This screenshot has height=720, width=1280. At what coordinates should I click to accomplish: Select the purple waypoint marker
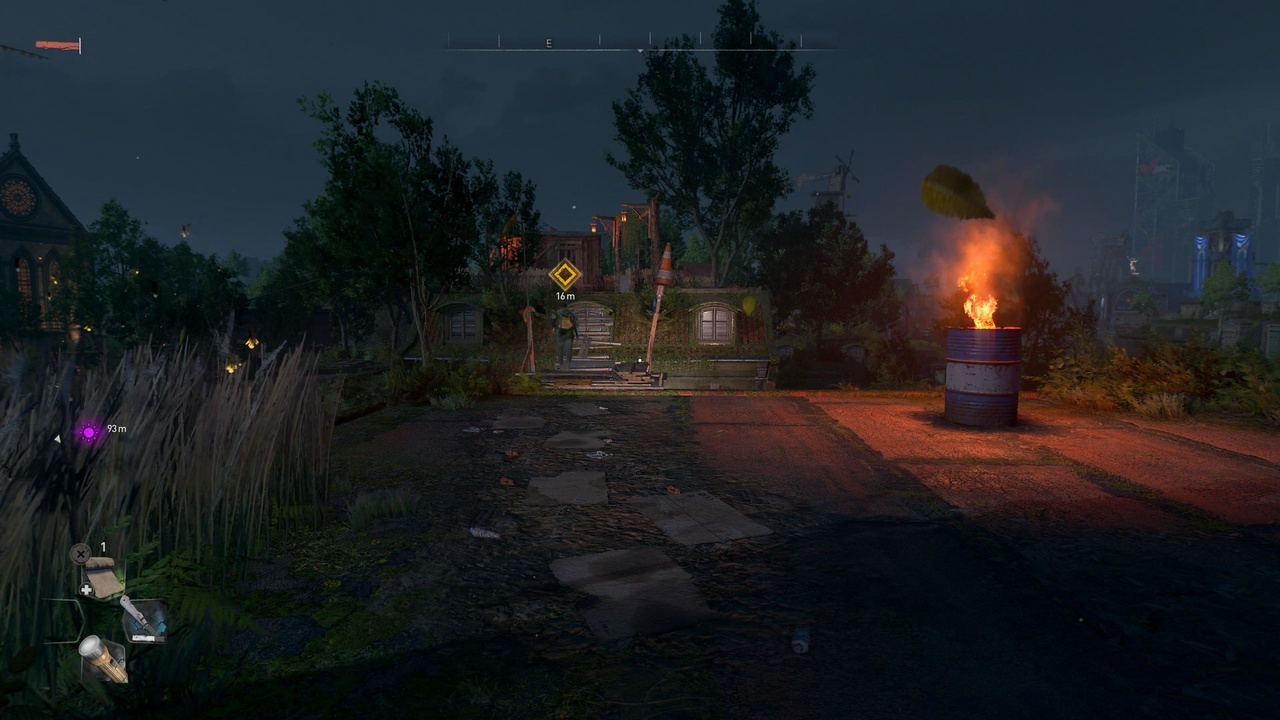[89, 432]
